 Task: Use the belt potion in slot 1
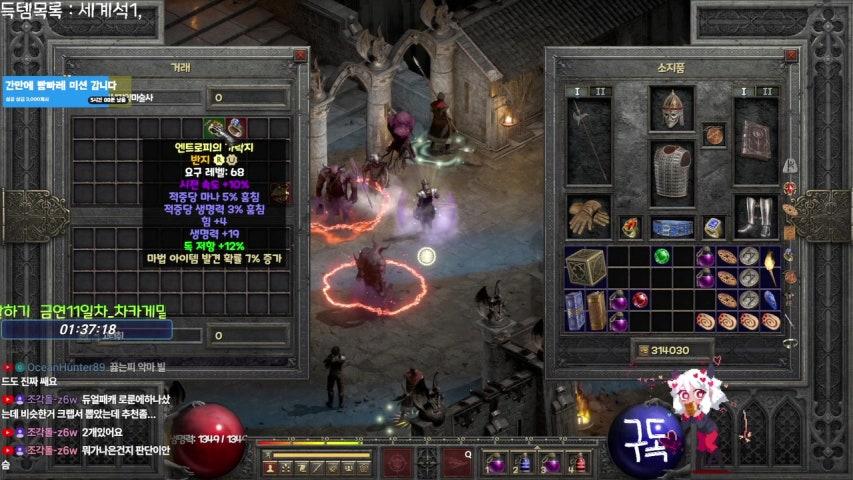coord(496,464)
